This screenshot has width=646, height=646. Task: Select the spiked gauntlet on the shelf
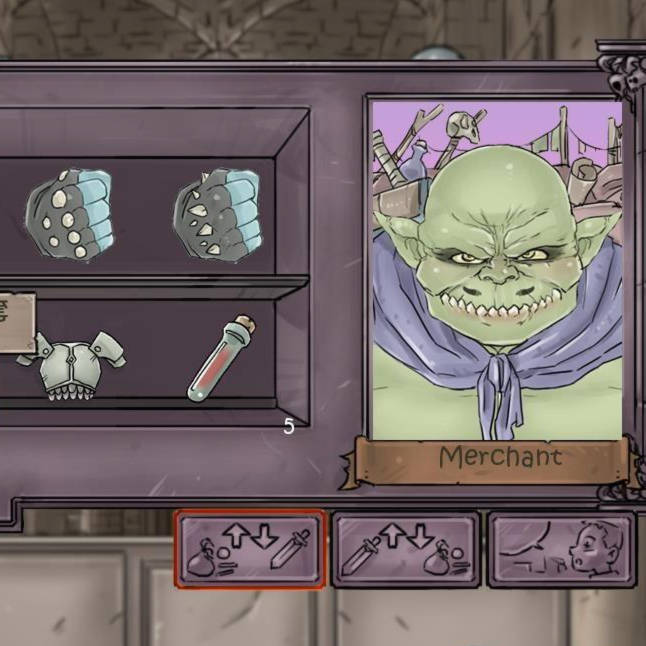[217, 215]
